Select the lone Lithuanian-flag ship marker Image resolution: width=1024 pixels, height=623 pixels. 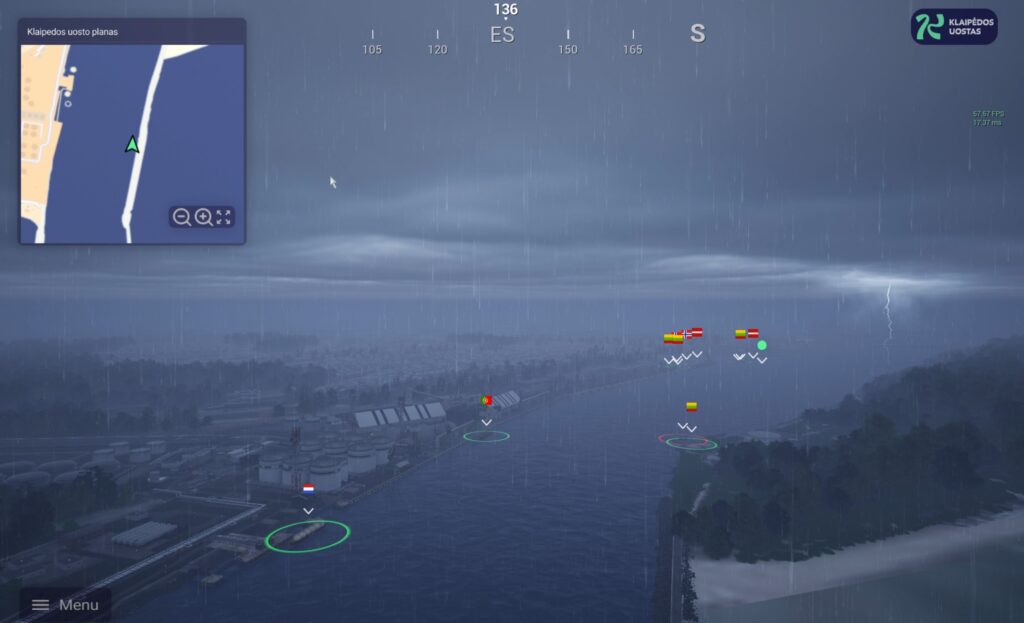tap(691, 406)
